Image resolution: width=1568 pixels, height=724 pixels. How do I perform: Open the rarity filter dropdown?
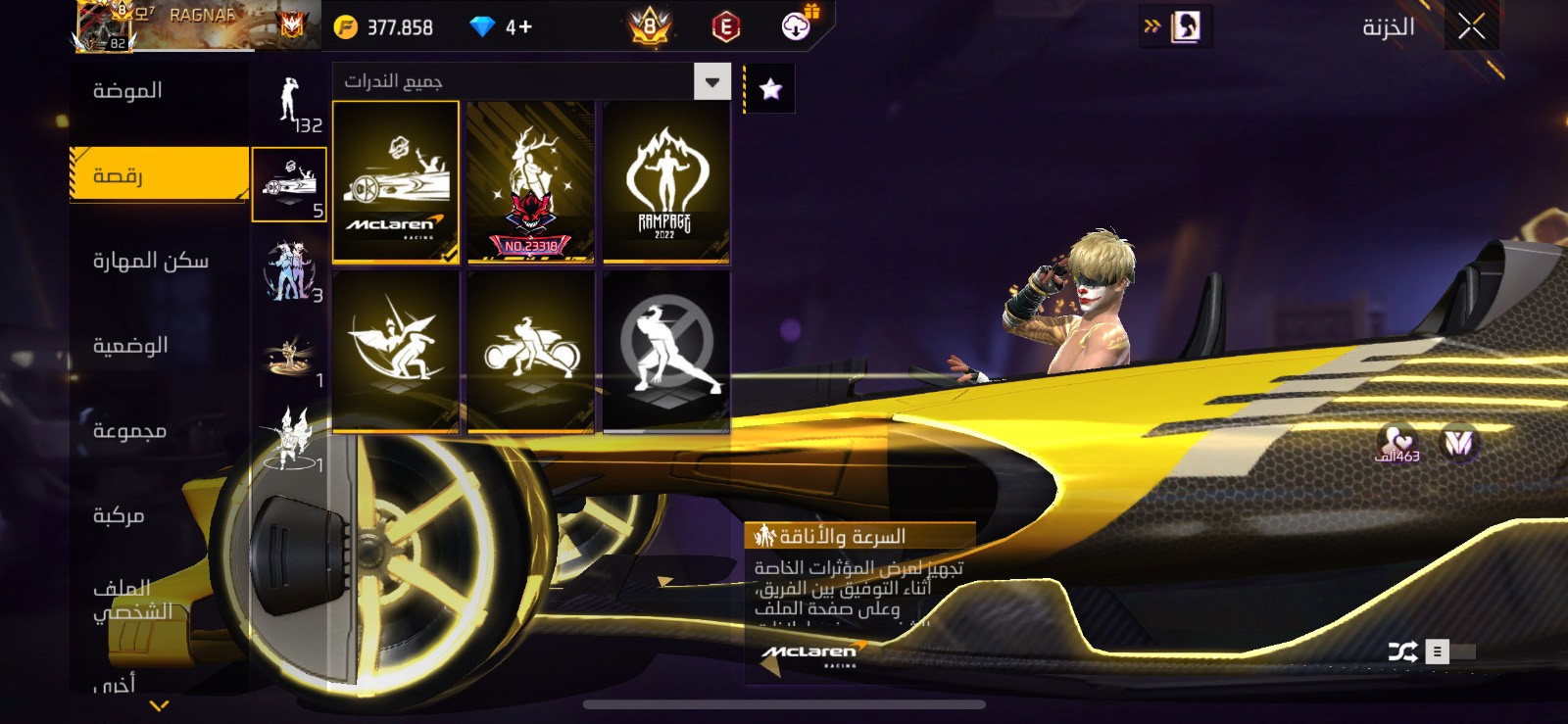click(x=712, y=82)
